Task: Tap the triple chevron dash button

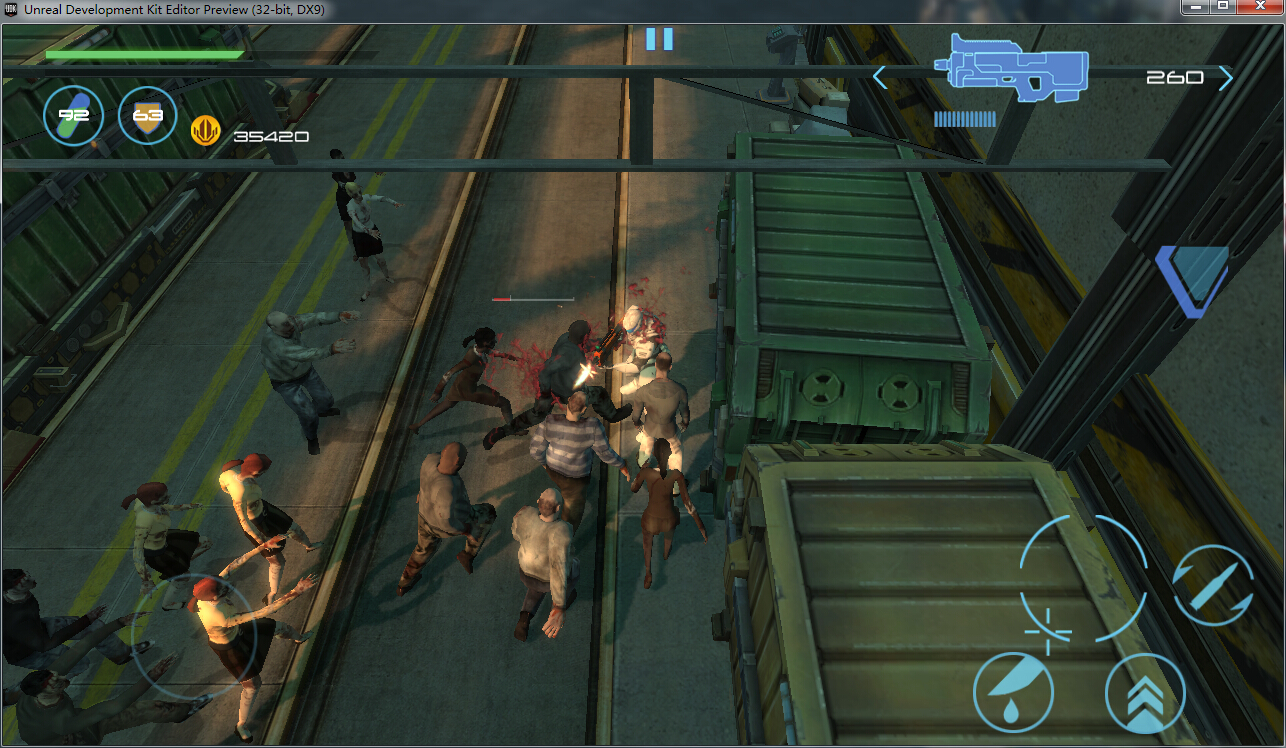Action: 1145,693
